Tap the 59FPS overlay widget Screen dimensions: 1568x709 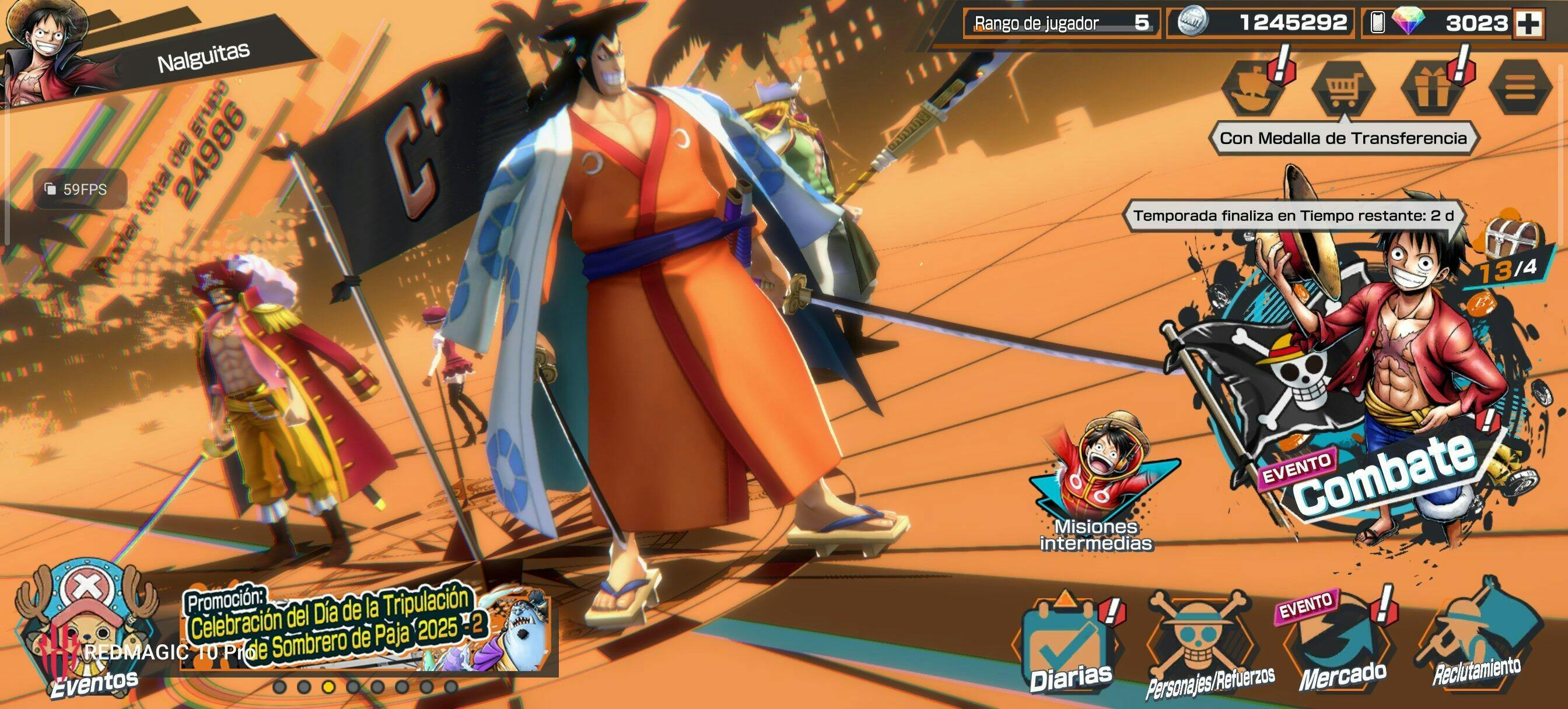pos(79,189)
